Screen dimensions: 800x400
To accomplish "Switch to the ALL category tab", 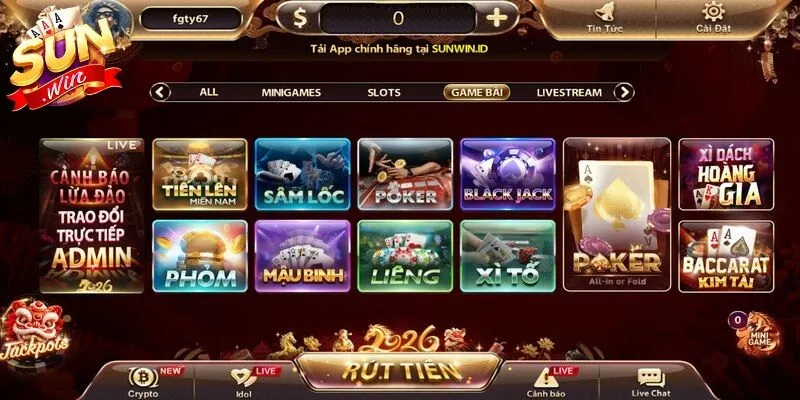I will click(208, 92).
